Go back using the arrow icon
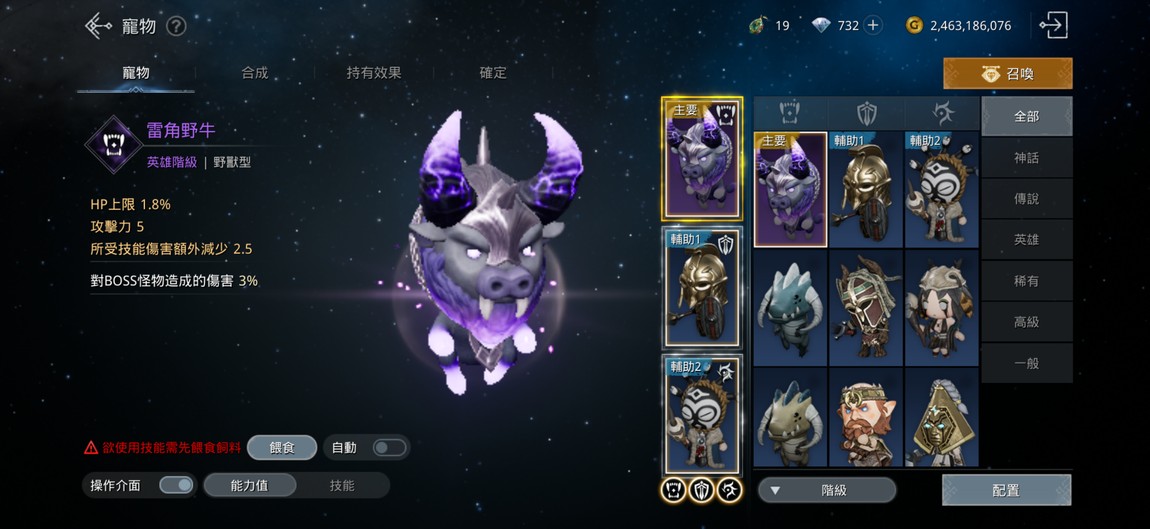 (x=98, y=26)
